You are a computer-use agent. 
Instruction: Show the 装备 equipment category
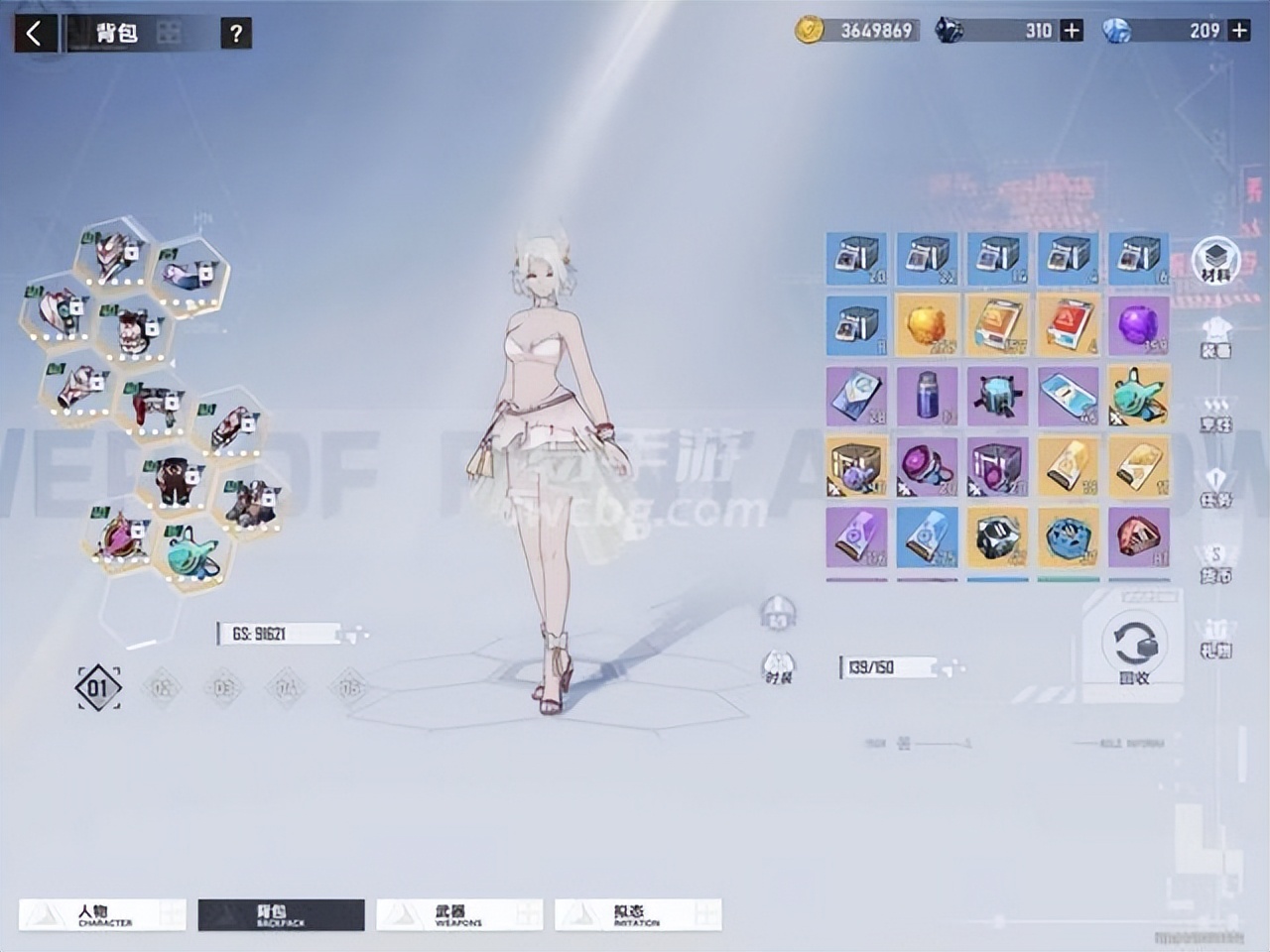1216,337
